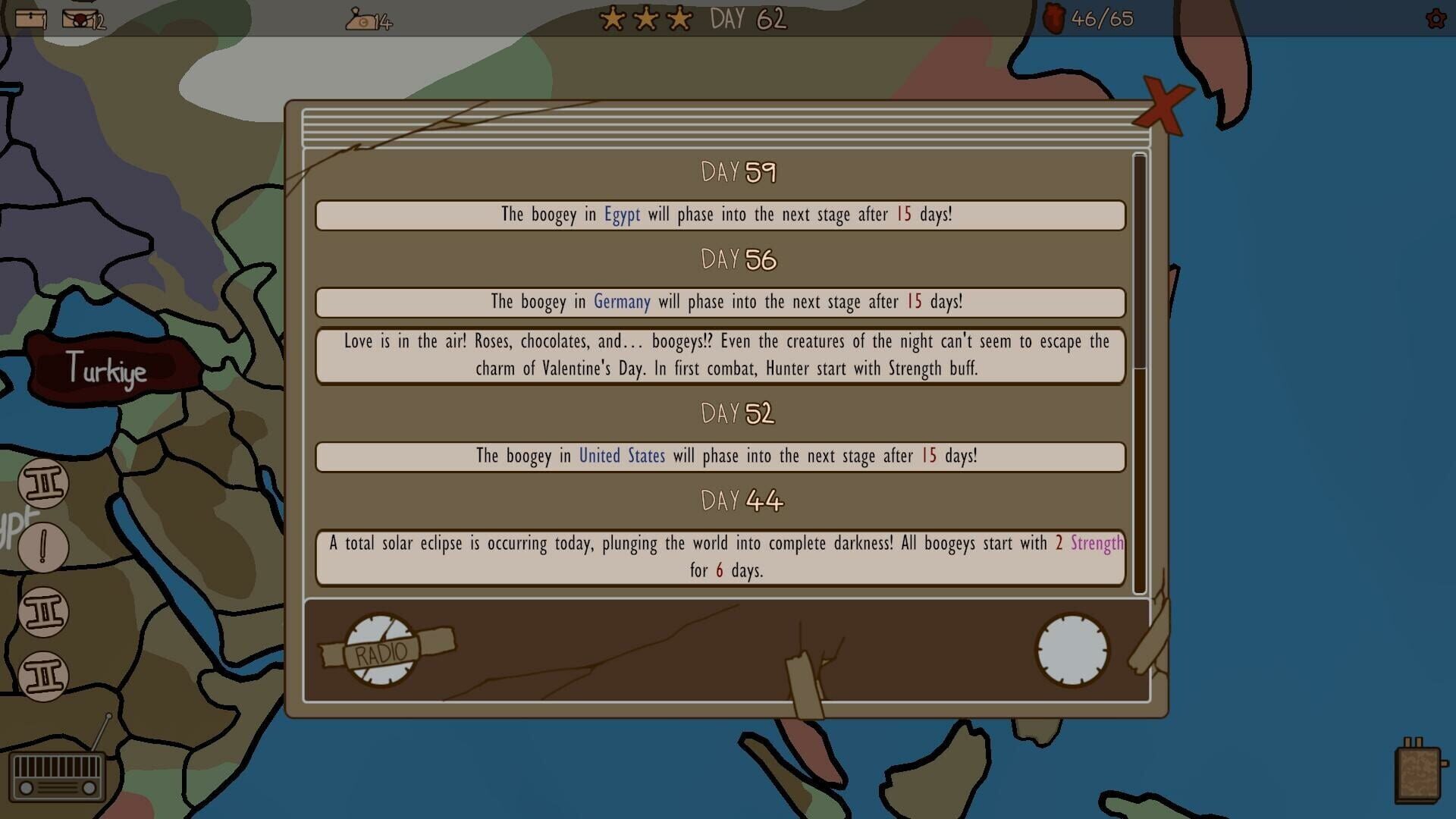Click the middle star in the top bar
The image size is (1456, 819).
pyautogui.click(x=644, y=18)
